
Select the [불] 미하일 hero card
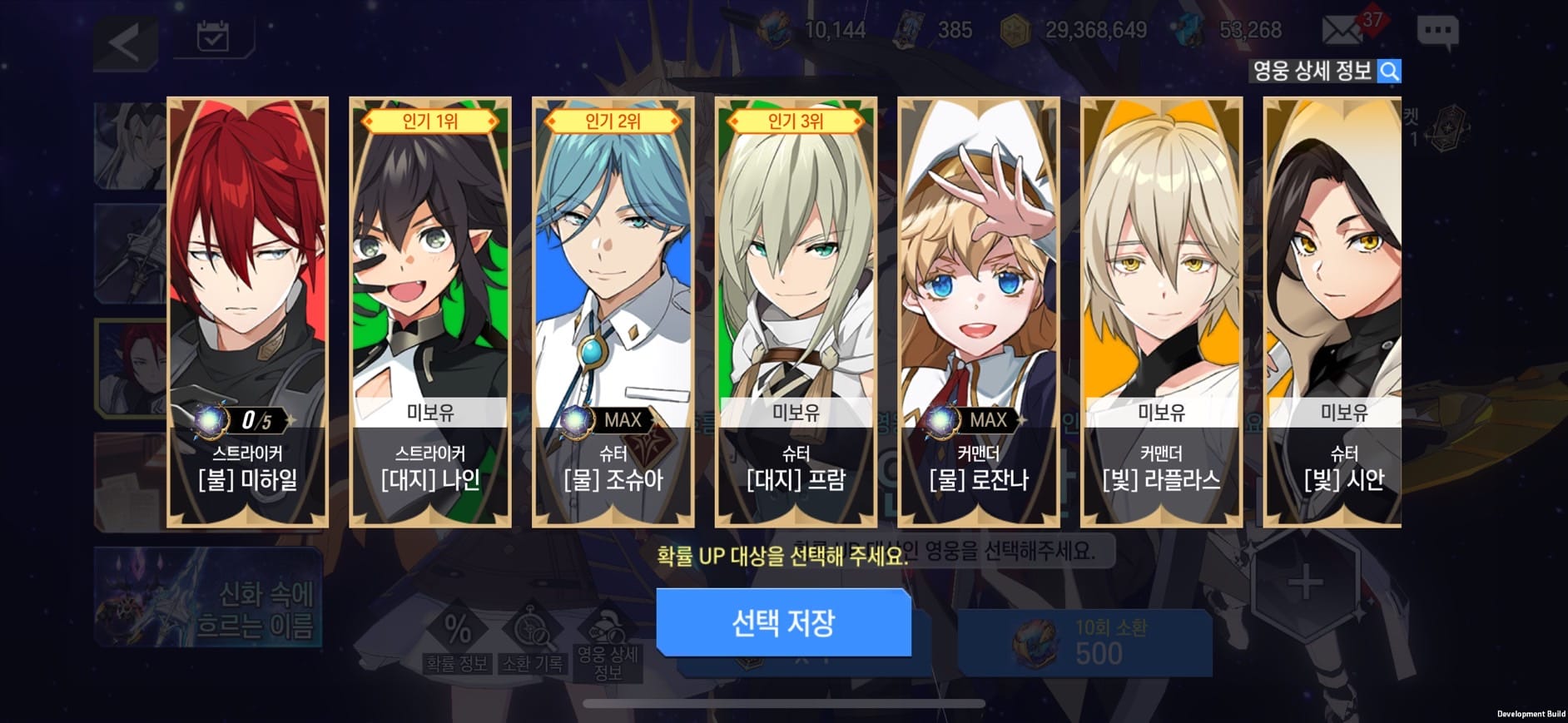[247, 312]
